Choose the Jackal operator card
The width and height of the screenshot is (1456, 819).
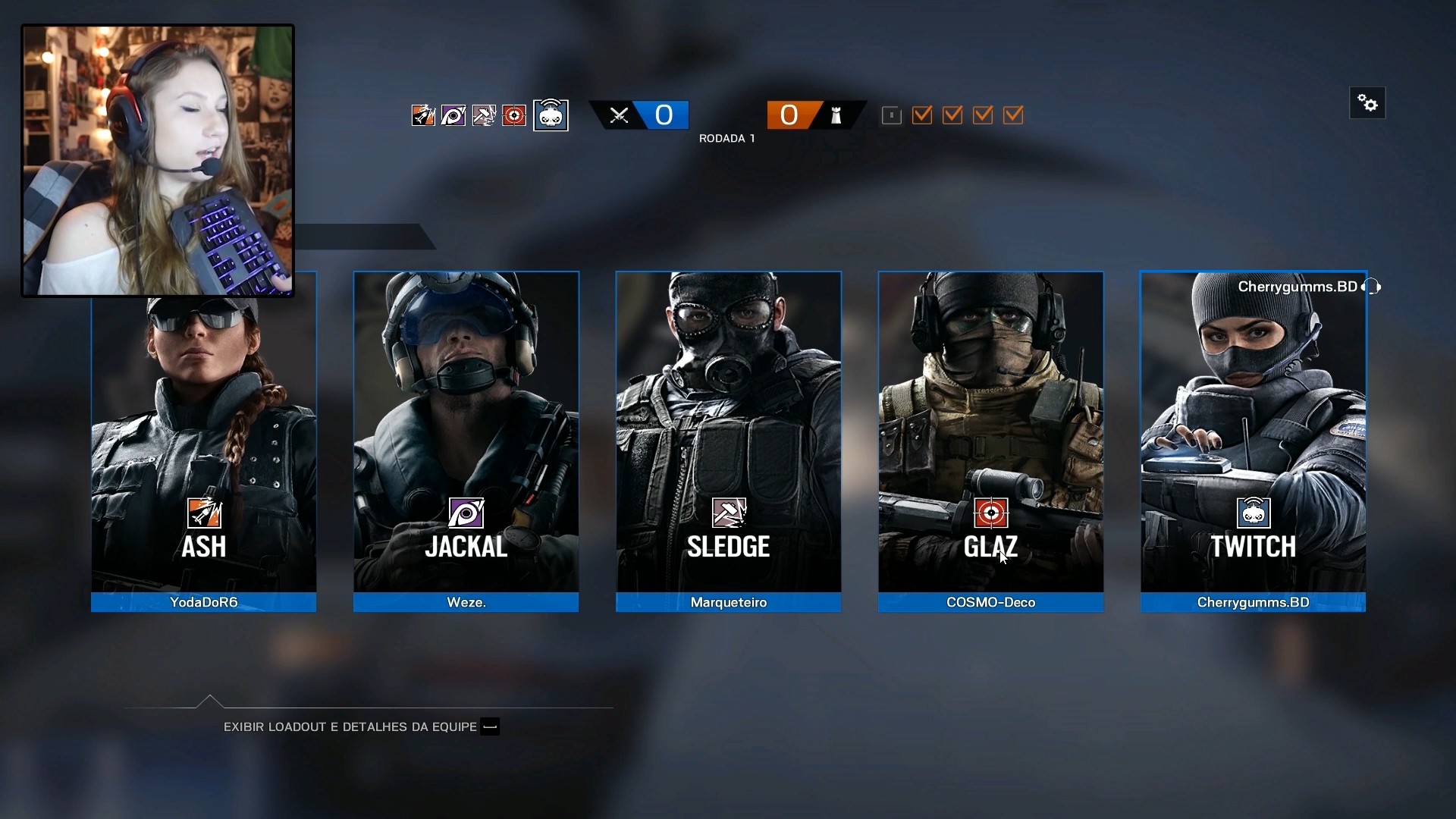tap(466, 432)
